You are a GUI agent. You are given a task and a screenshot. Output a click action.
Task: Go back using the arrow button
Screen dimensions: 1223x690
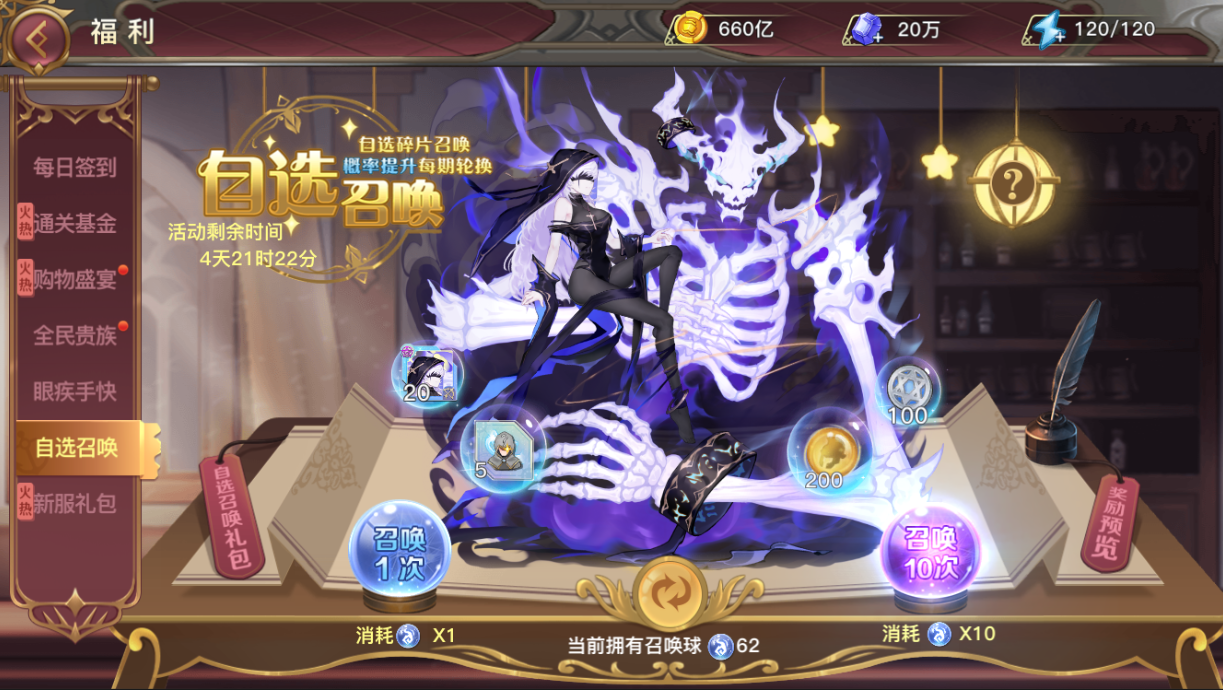37,37
